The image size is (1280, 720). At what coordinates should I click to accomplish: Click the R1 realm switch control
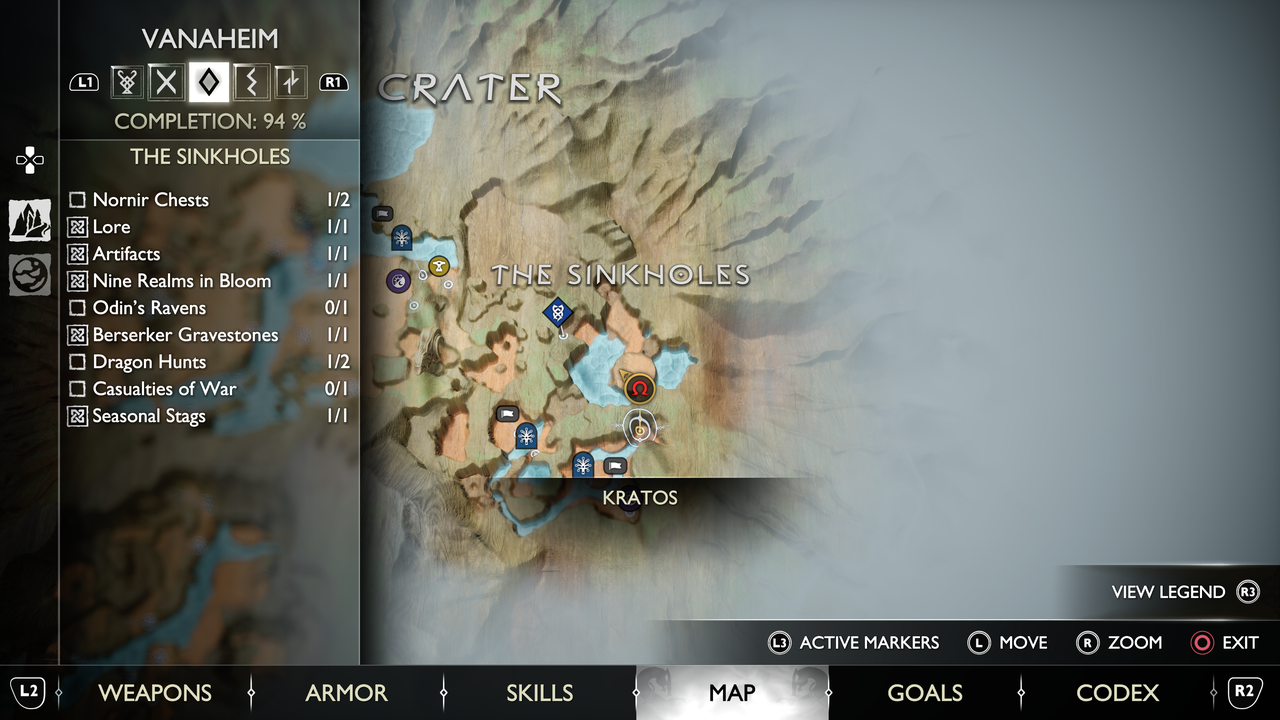click(333, 82)
